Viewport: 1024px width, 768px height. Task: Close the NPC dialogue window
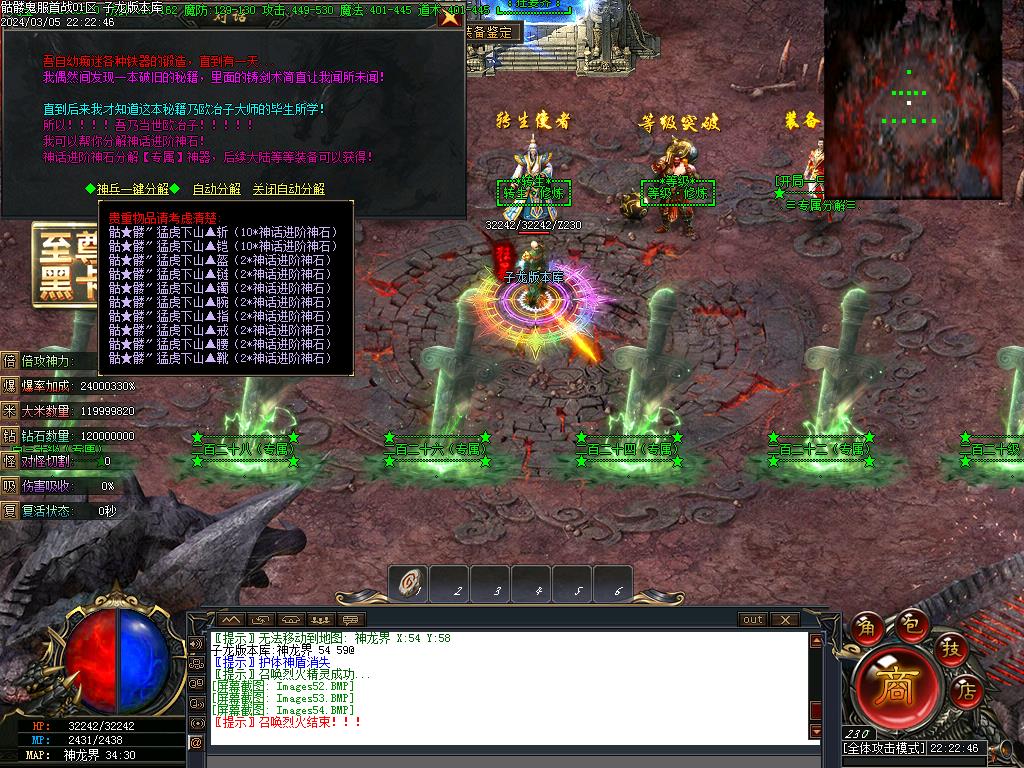(x=451, y=16)
